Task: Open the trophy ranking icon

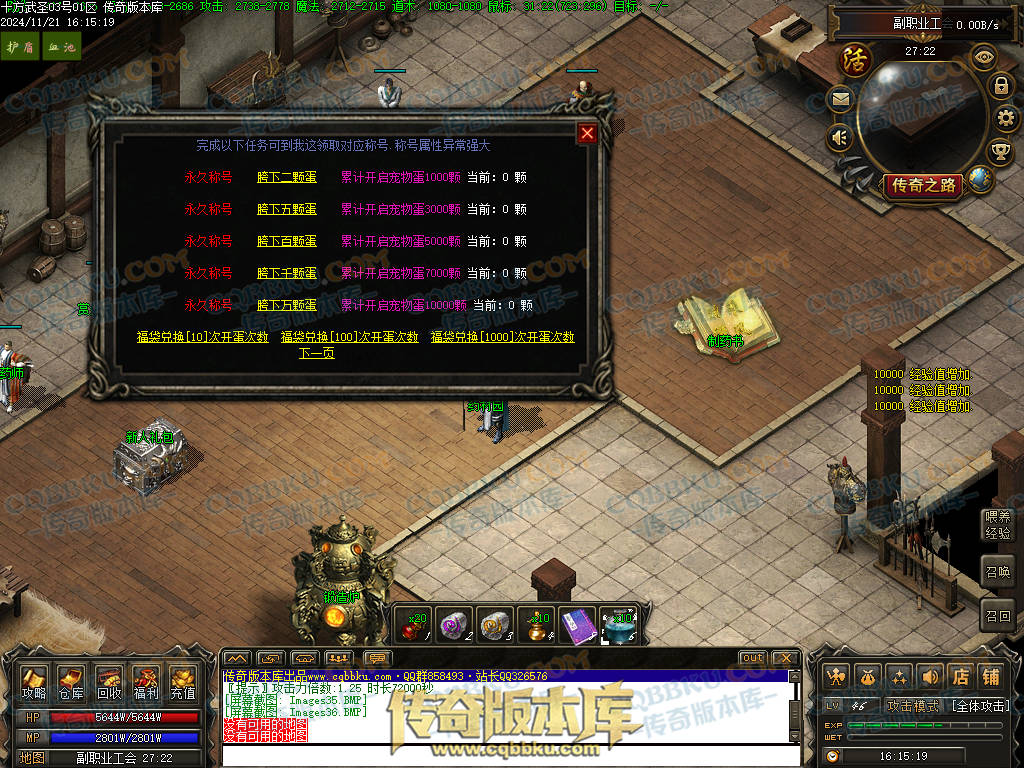Action: pyautogui.click(x=999, y=152)
